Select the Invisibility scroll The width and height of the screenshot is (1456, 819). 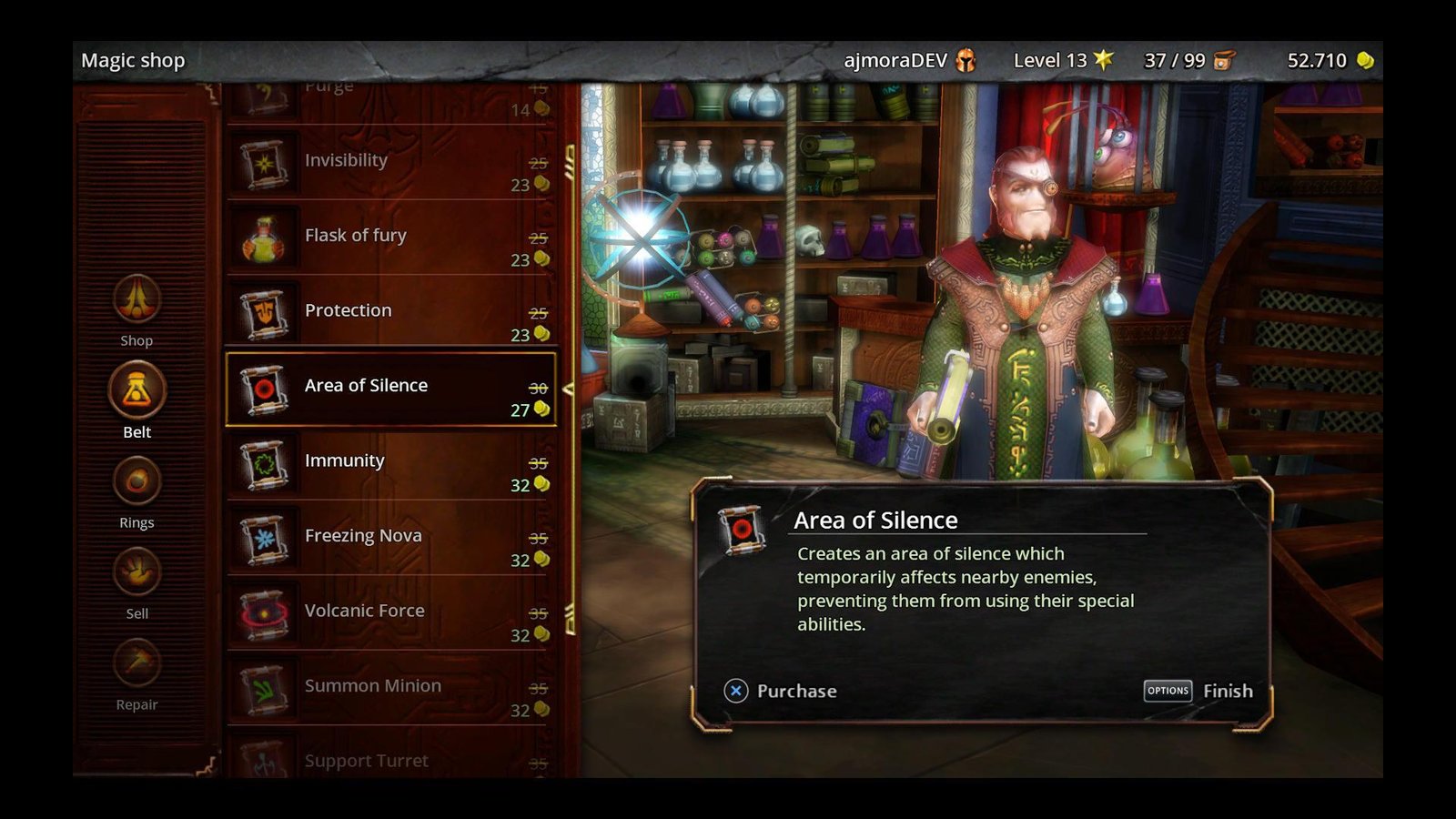[x=391, y=165]
